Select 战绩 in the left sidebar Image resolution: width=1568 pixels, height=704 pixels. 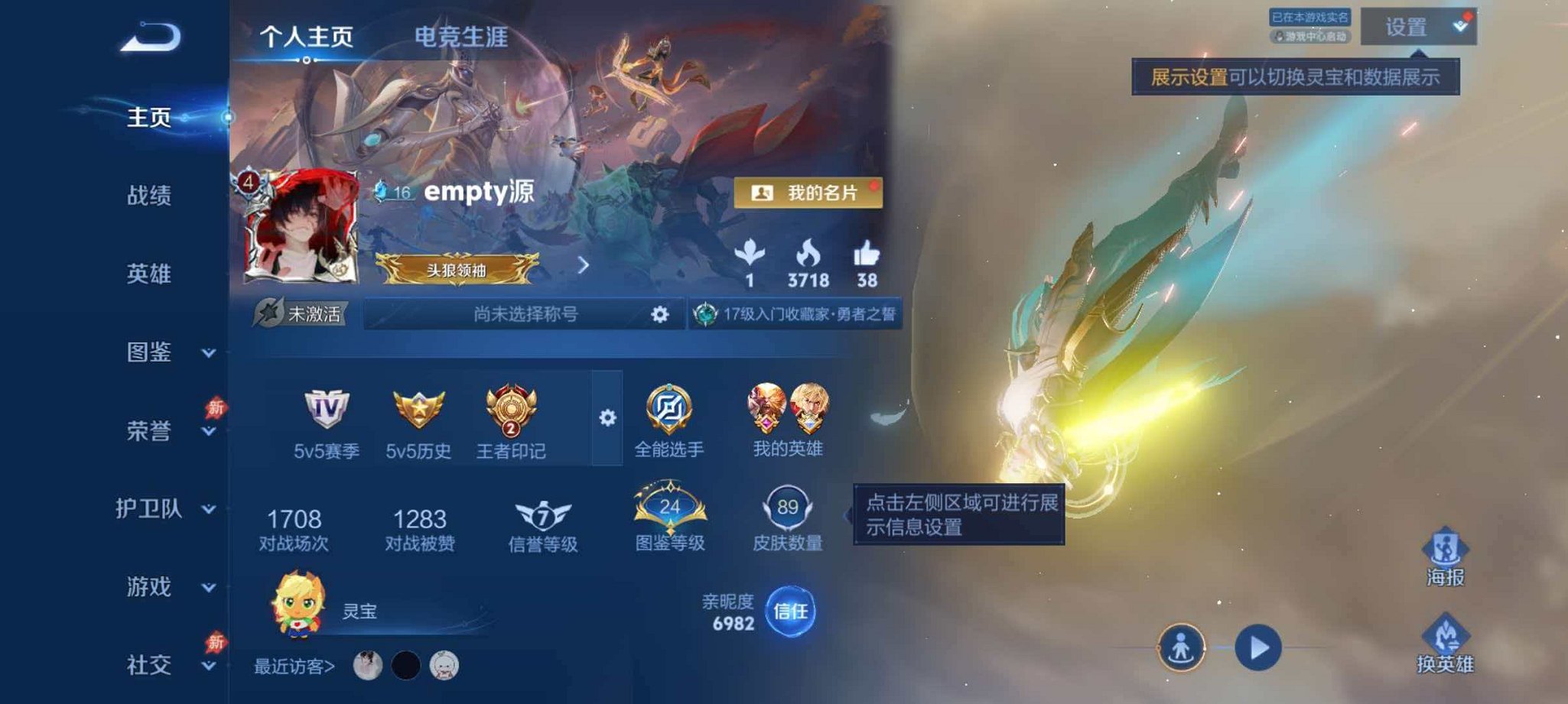(151, 195)
